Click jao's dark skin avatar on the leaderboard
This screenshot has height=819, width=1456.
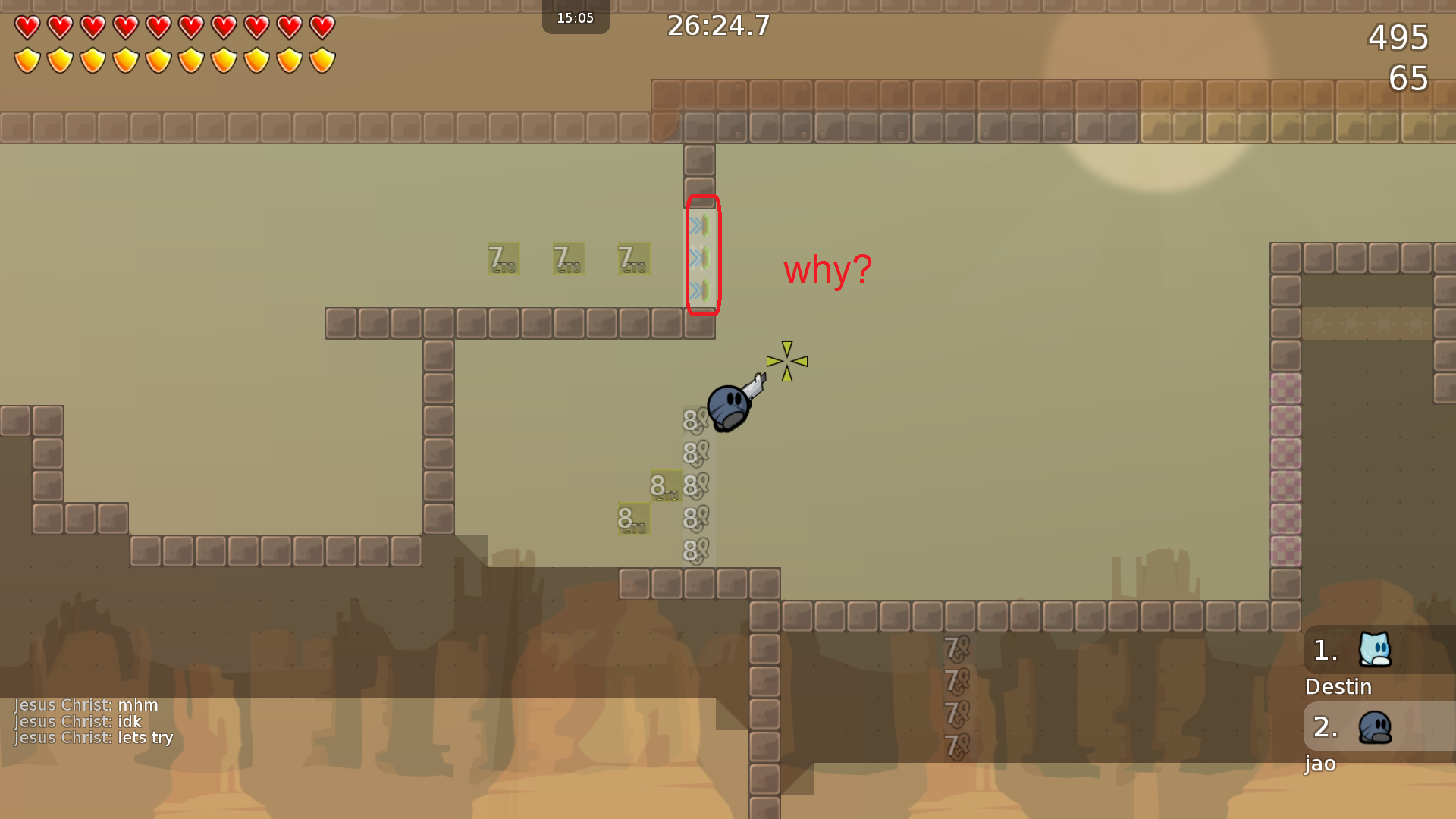click(1374, 727)
